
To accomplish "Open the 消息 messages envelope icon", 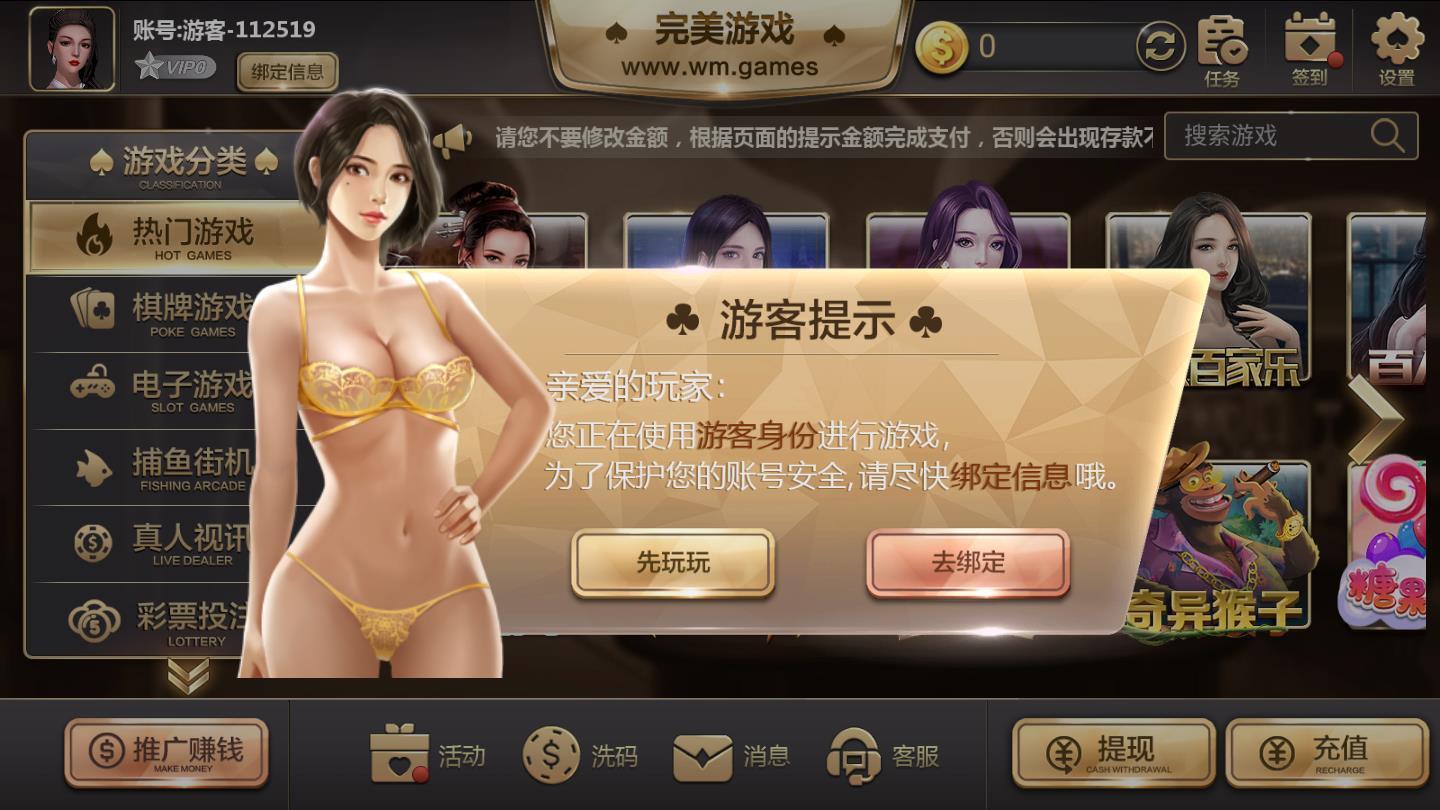I will click(x=702, y=757).
